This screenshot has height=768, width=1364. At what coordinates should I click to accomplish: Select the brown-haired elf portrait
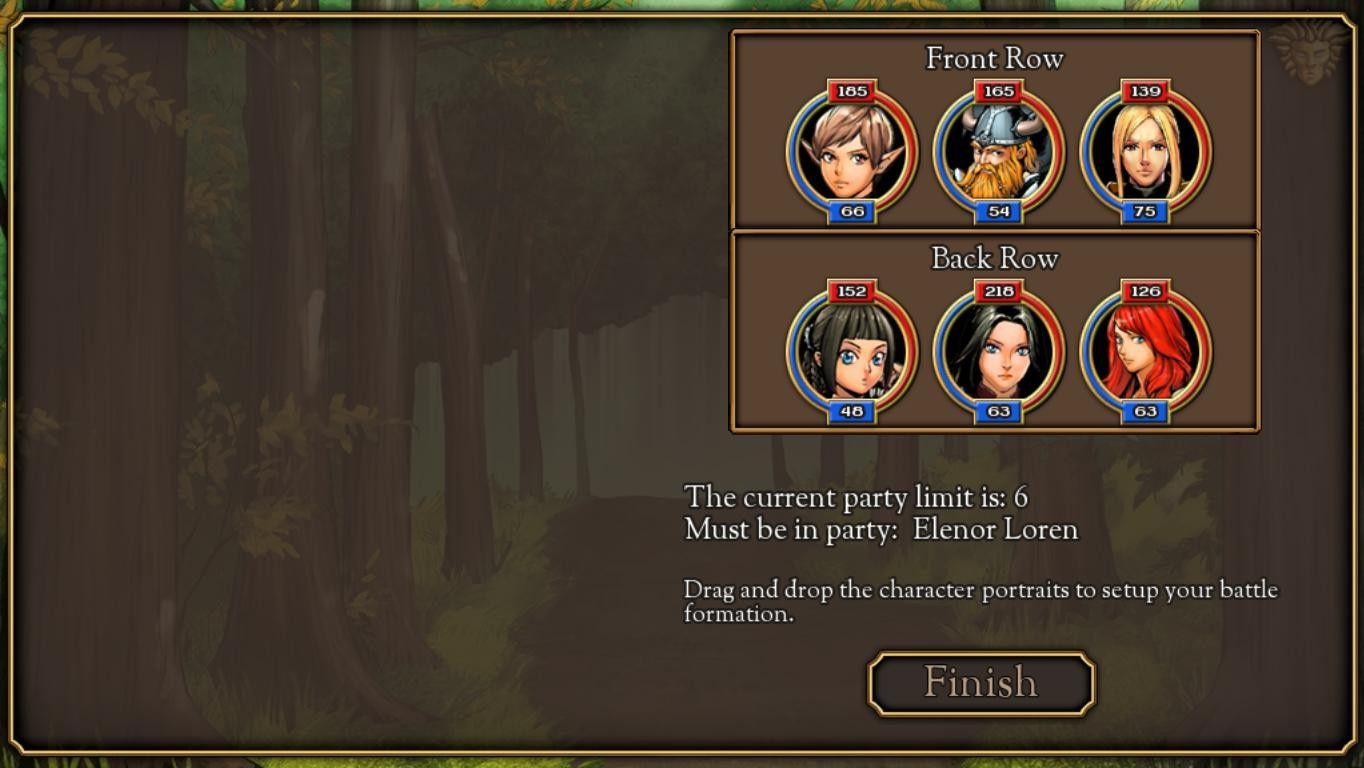852,153
